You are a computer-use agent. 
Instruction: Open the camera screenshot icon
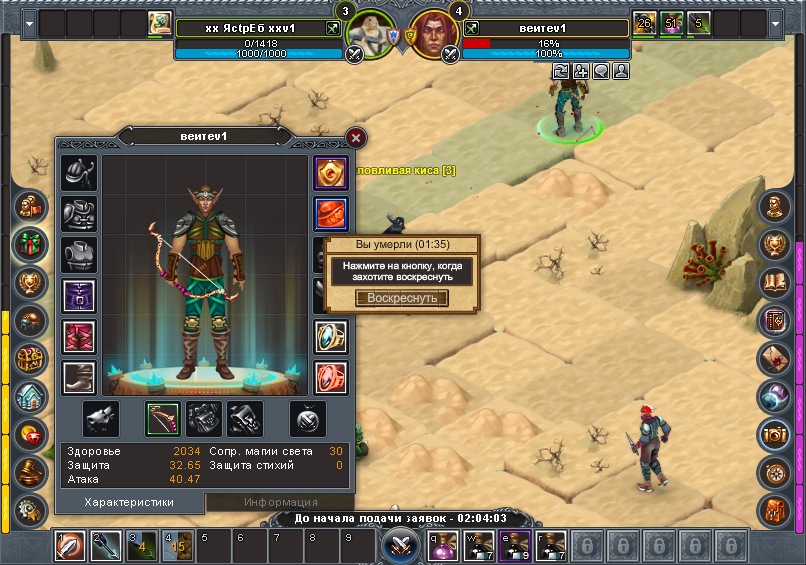775,434
